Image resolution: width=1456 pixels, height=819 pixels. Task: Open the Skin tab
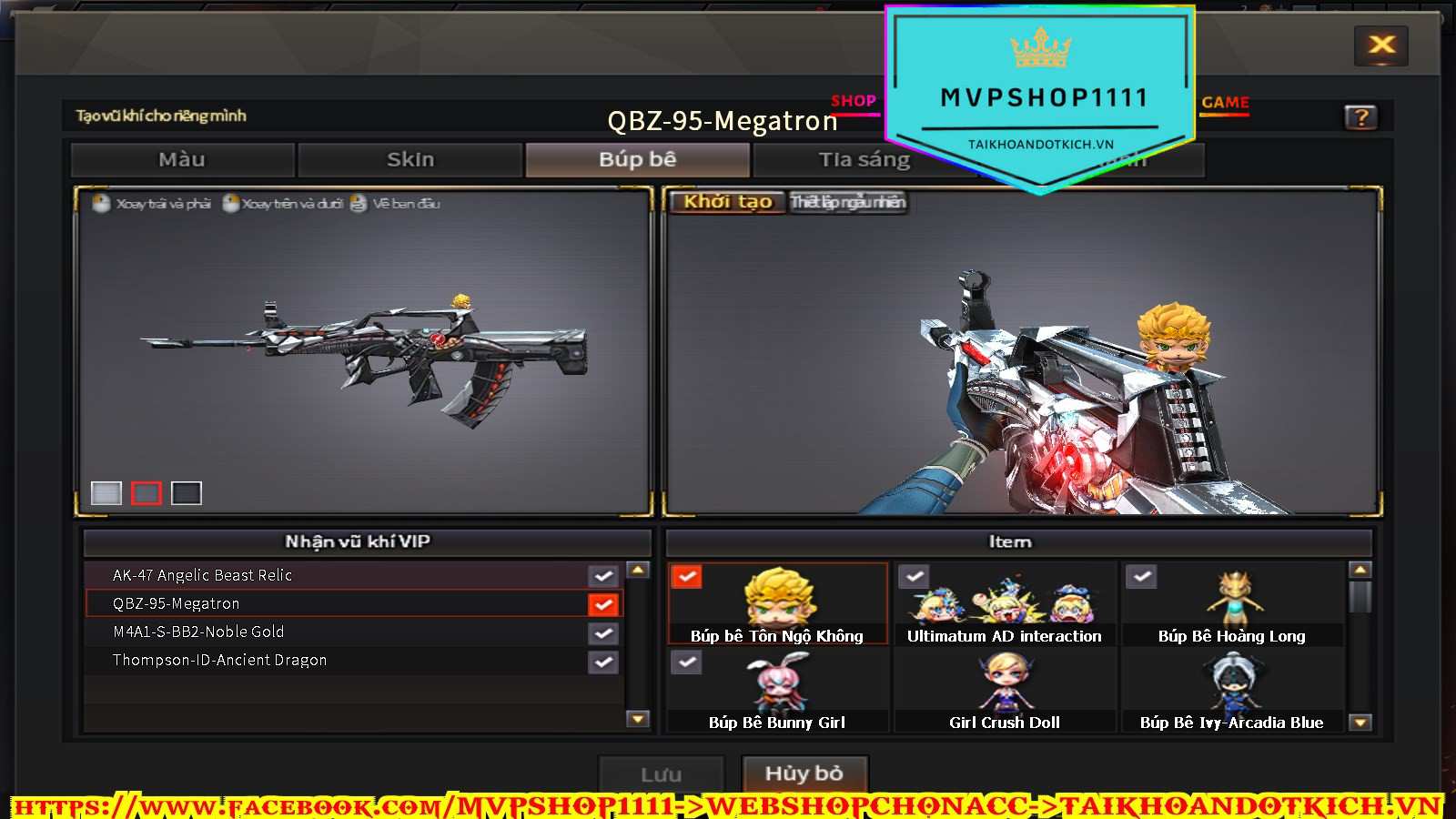410,160
